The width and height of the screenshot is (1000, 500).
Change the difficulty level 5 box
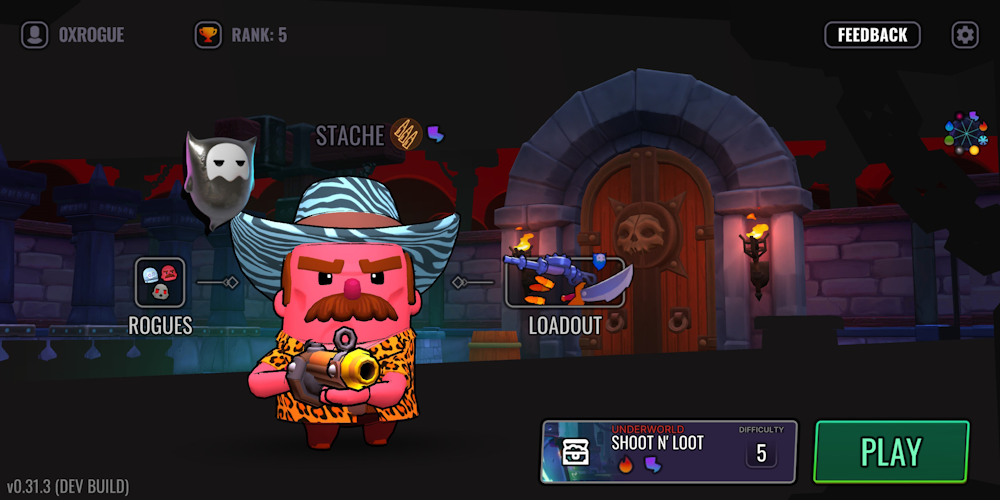[x=761, y=453]
